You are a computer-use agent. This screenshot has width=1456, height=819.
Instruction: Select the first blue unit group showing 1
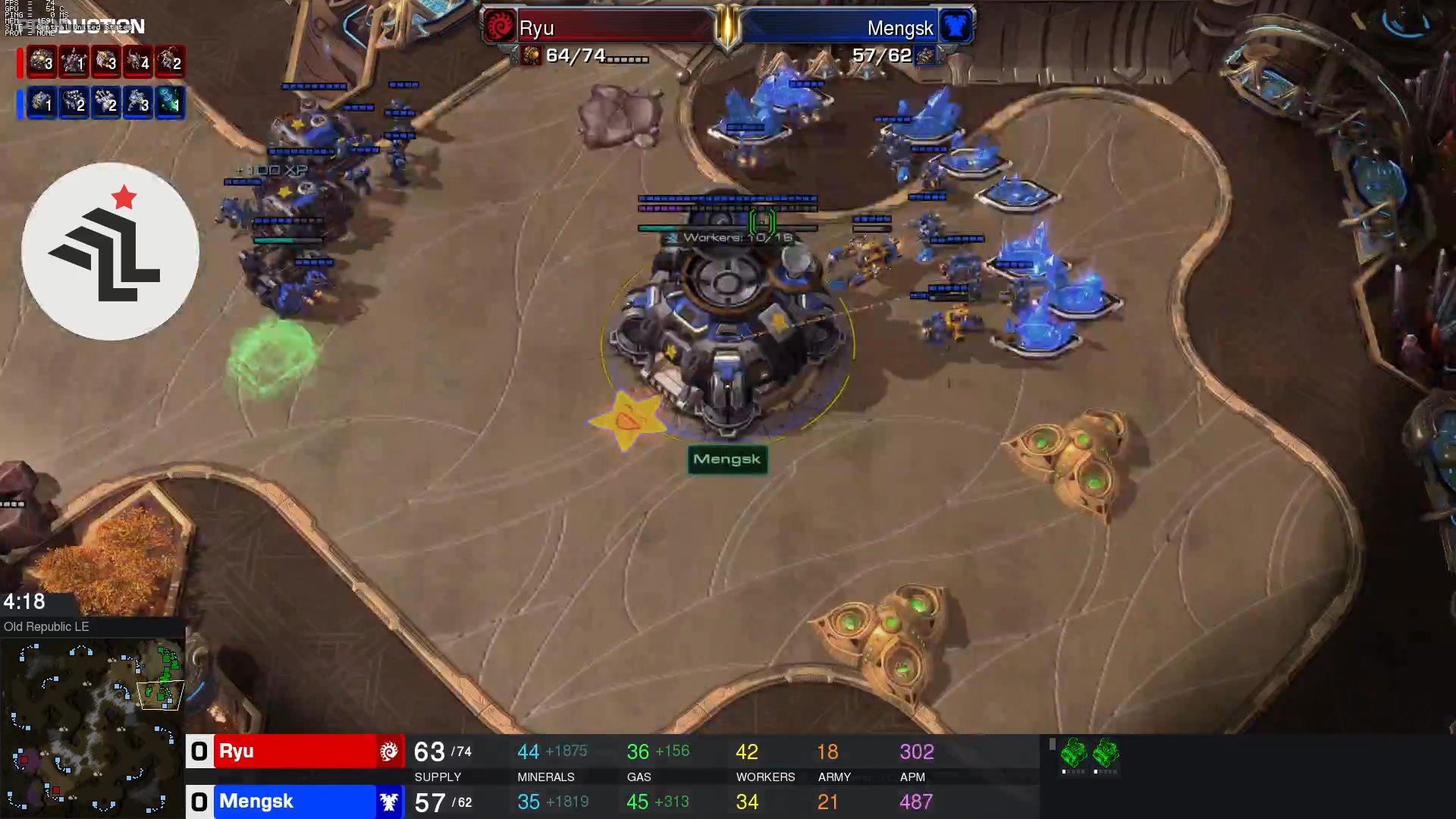(42, 104)
